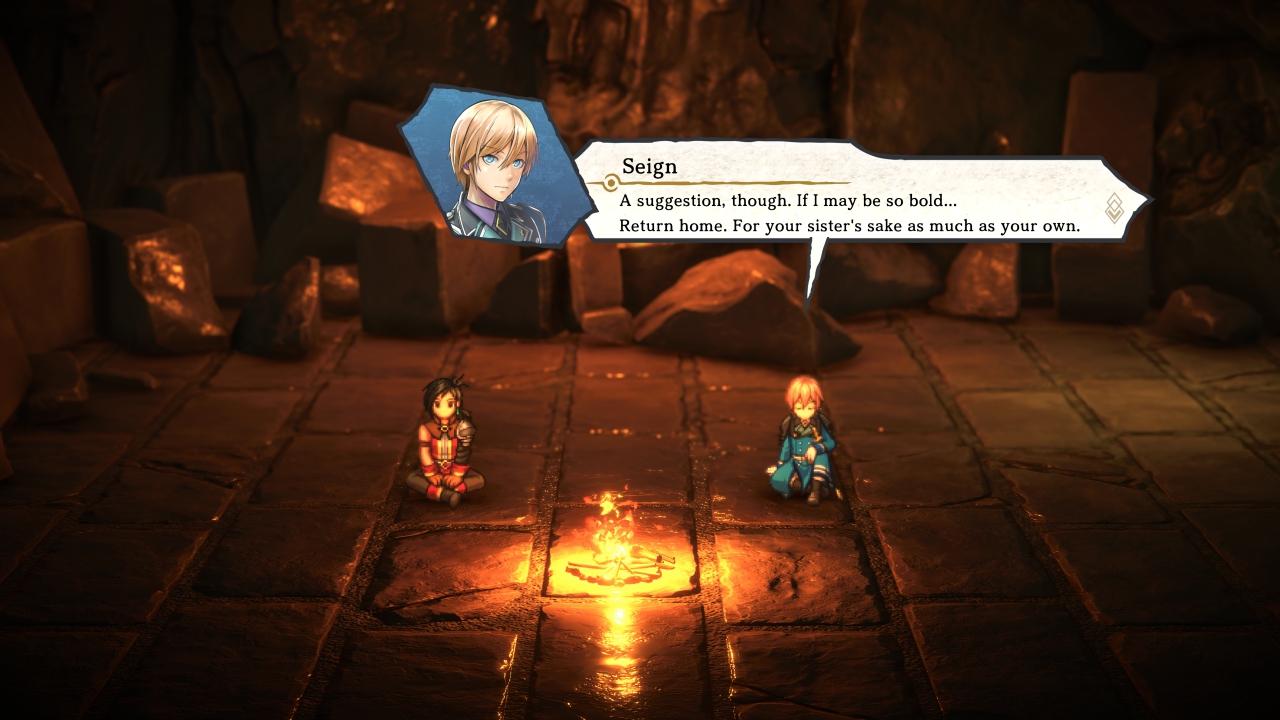Advance dialogue using the diamond continue indicator
This screenshot has height=720, width=1280.
1114,208
